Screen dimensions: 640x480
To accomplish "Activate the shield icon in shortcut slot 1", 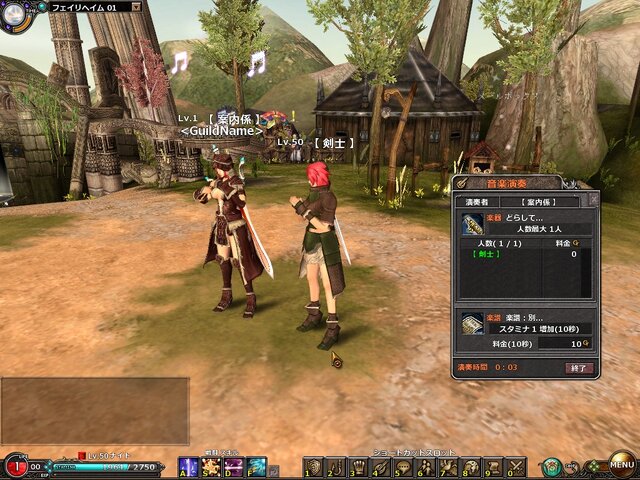I will point(314,467).
